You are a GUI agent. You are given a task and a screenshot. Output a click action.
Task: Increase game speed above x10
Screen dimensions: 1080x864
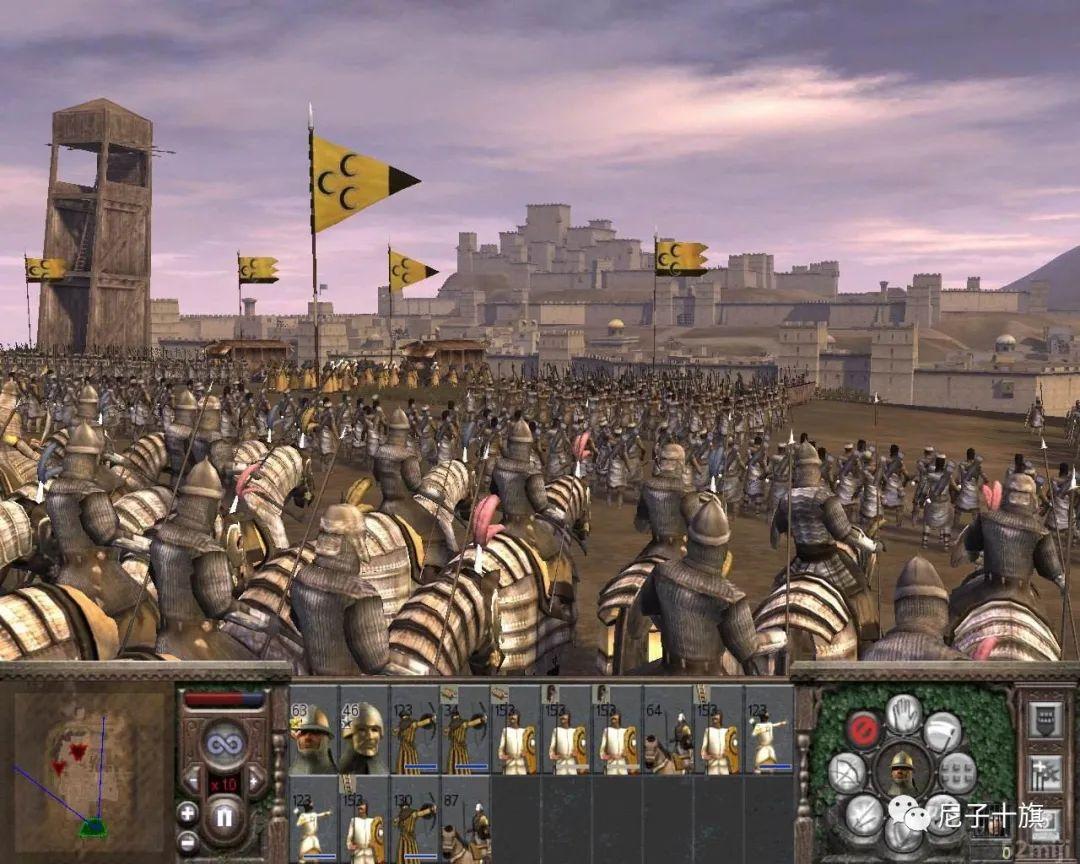coord(257,779)
